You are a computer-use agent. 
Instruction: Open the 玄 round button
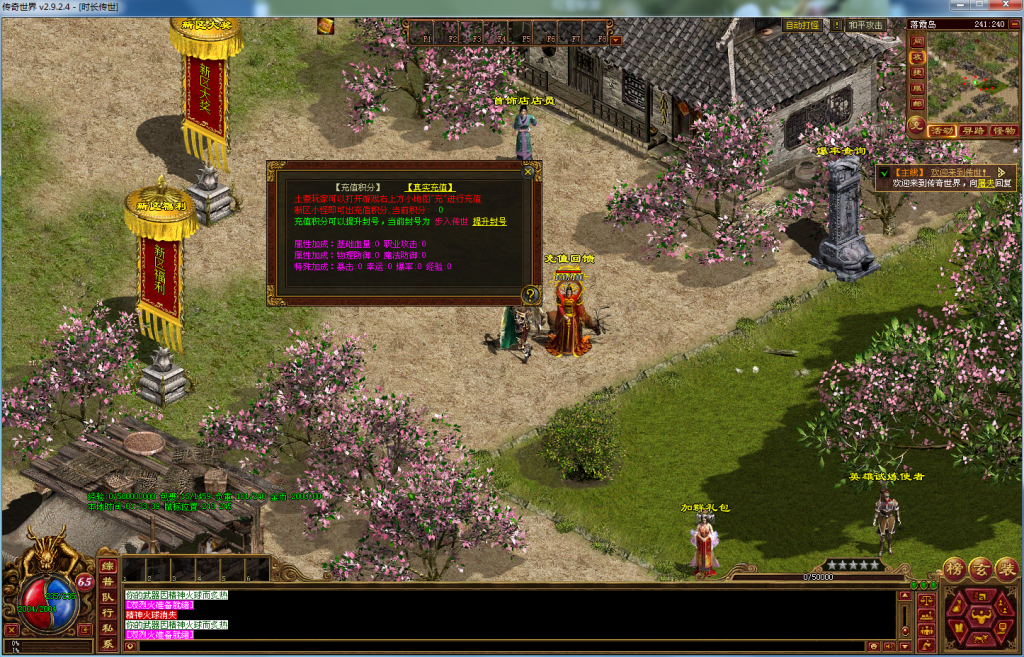point(980,567)
